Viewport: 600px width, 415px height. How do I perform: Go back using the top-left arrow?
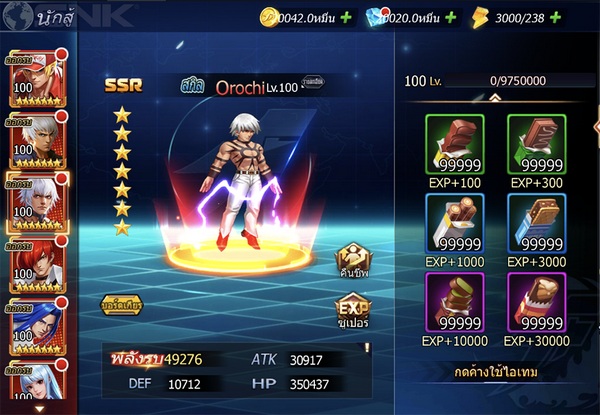pyautogui.click(x=15, y=16)
